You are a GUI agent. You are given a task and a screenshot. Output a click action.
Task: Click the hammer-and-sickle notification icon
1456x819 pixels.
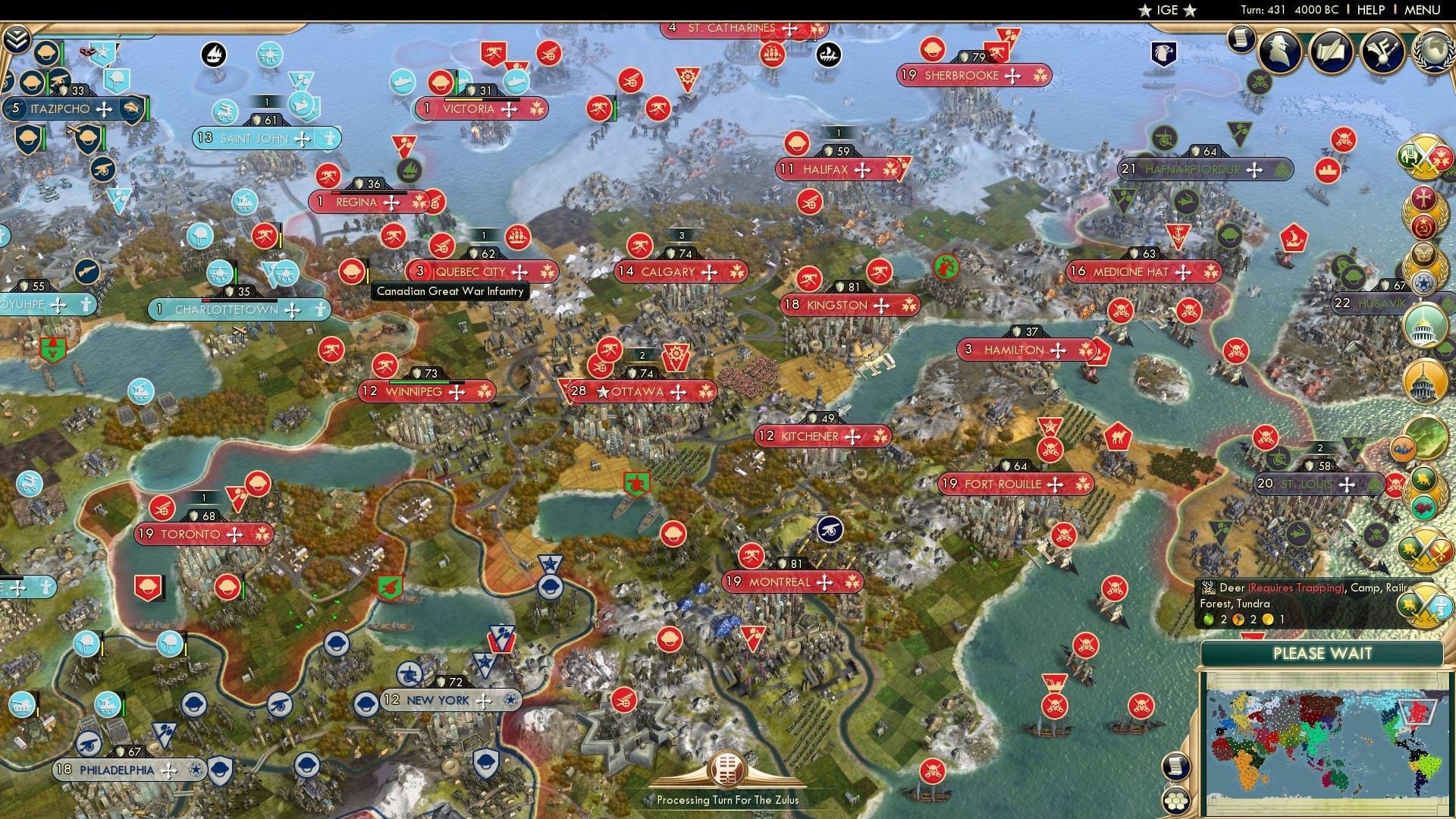[x=1423, y=227]
